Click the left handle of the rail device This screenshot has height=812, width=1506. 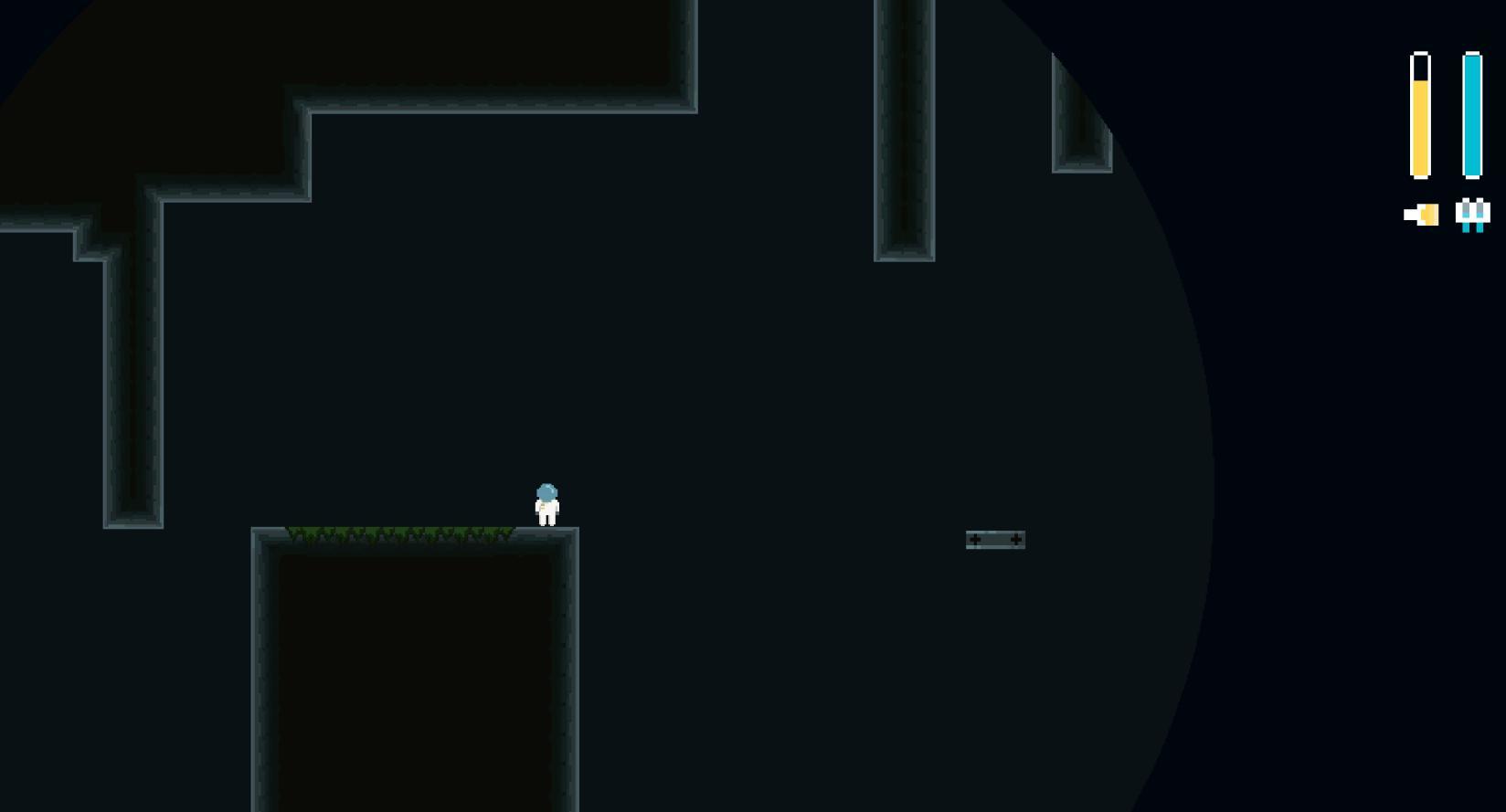click(x=975, y=539)
